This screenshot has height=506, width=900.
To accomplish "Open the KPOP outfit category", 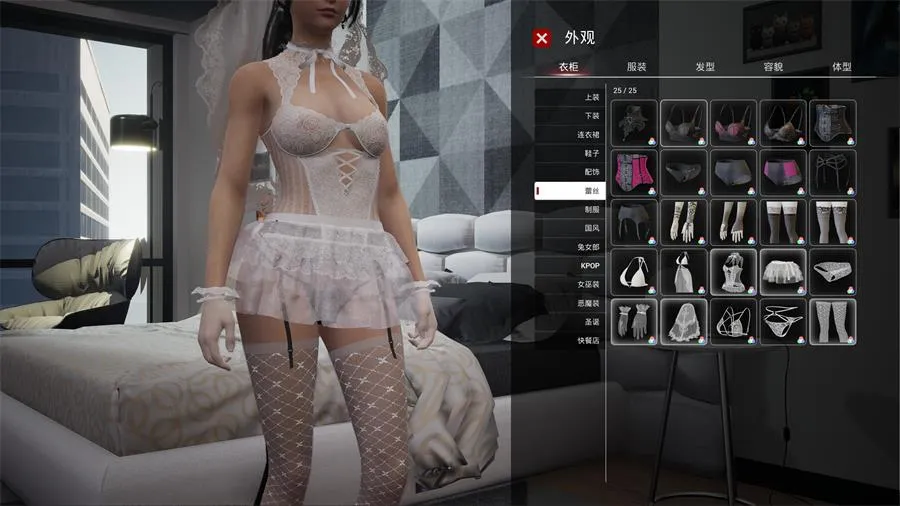I will point(591,266).
